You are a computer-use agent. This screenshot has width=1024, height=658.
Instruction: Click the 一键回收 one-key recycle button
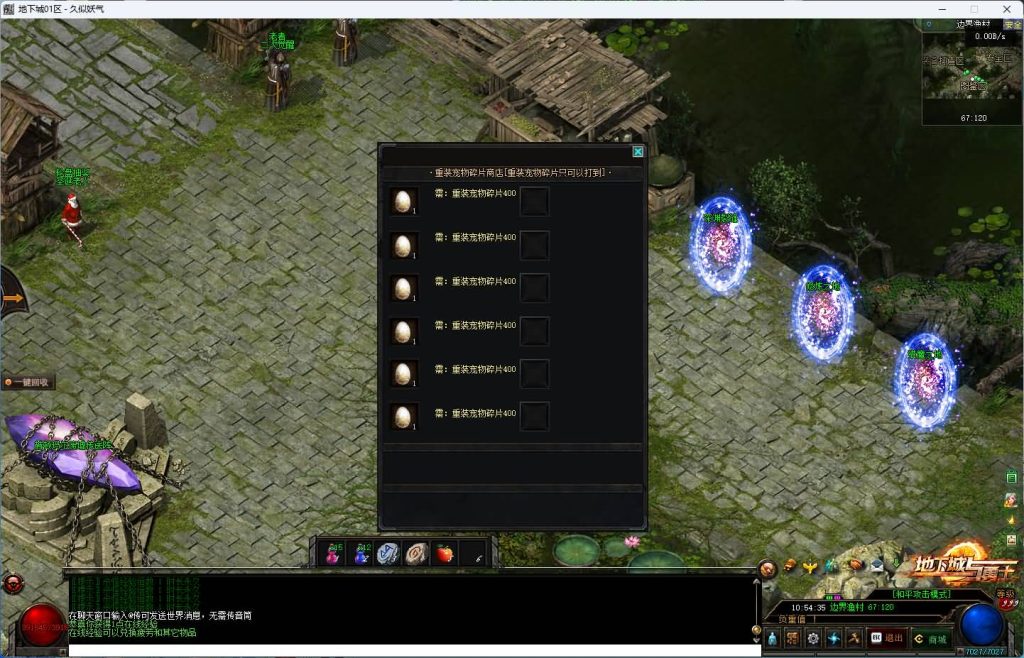click(29, 382)
